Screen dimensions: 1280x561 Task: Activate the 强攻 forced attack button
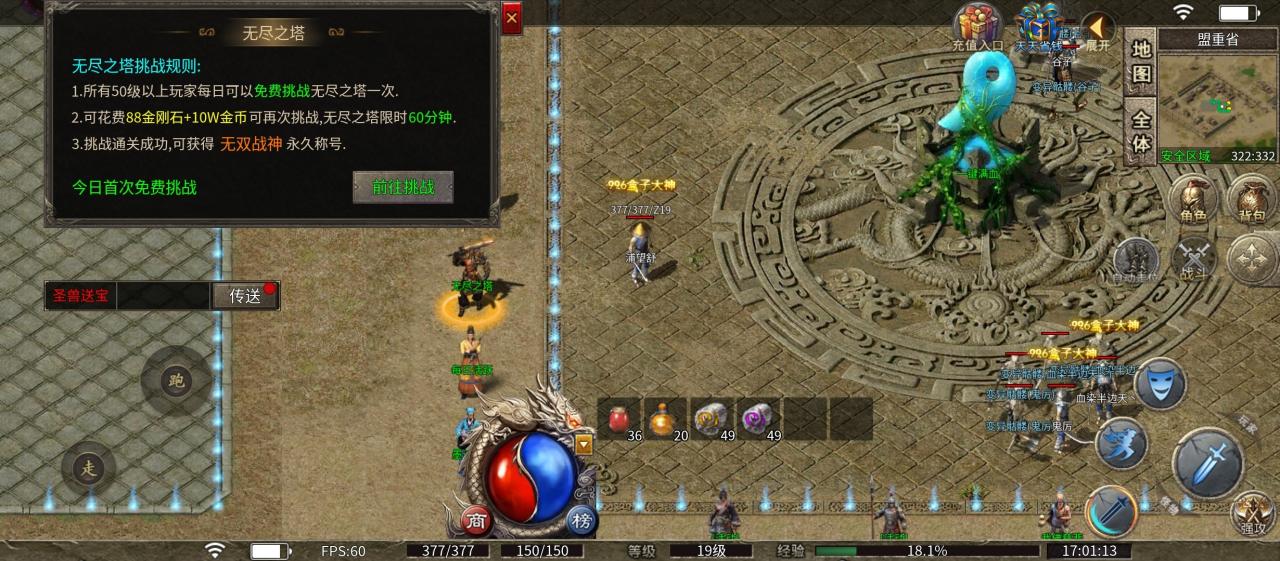click(1251, 513)
